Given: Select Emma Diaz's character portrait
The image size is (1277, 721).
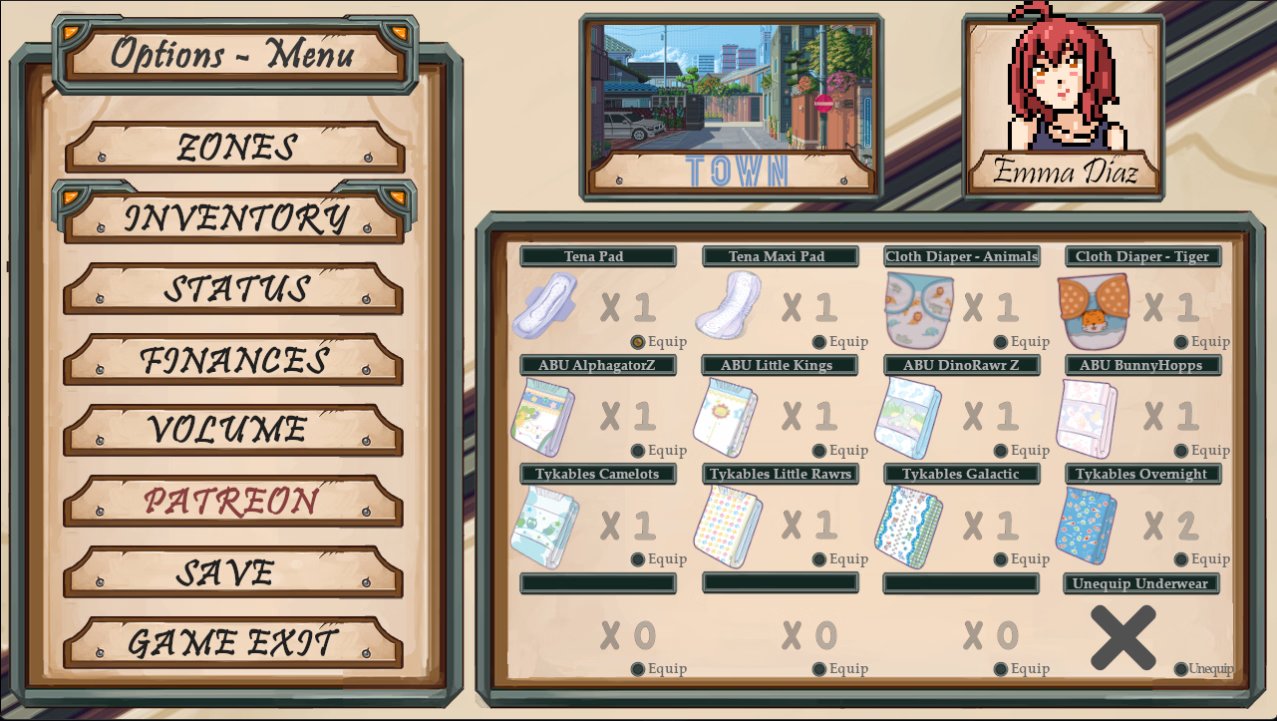Looking at the screenshot, I should coord(1063,105).
